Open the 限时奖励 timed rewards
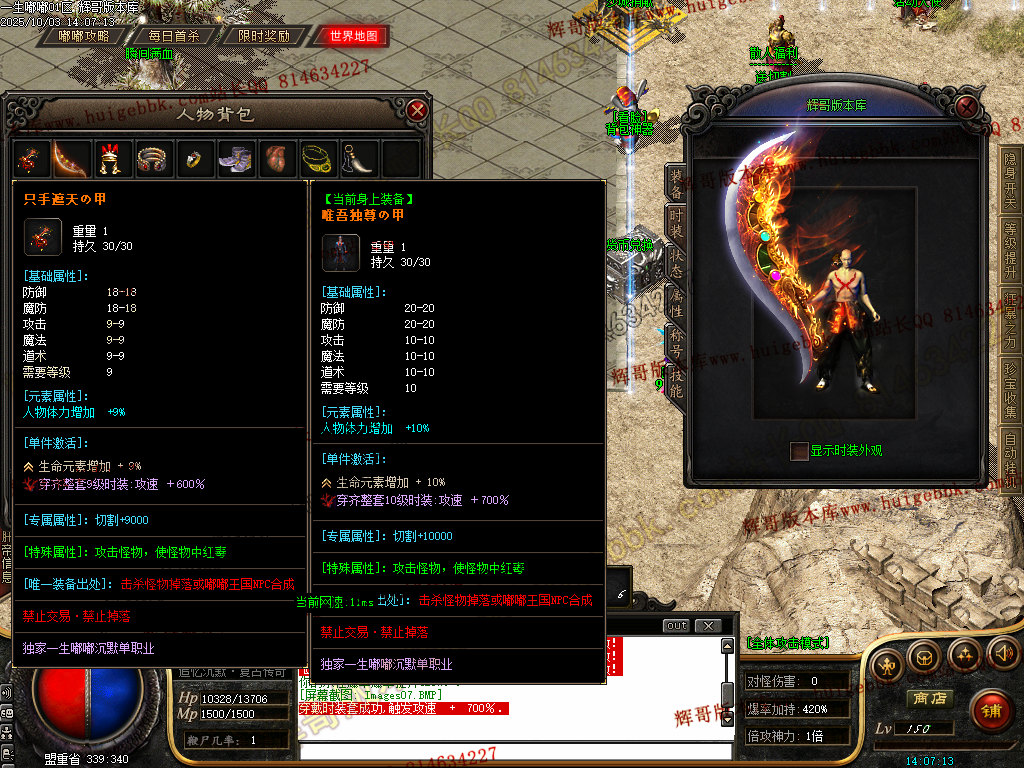Viewport: 1024px width, 768px height. tap(264, 36)
